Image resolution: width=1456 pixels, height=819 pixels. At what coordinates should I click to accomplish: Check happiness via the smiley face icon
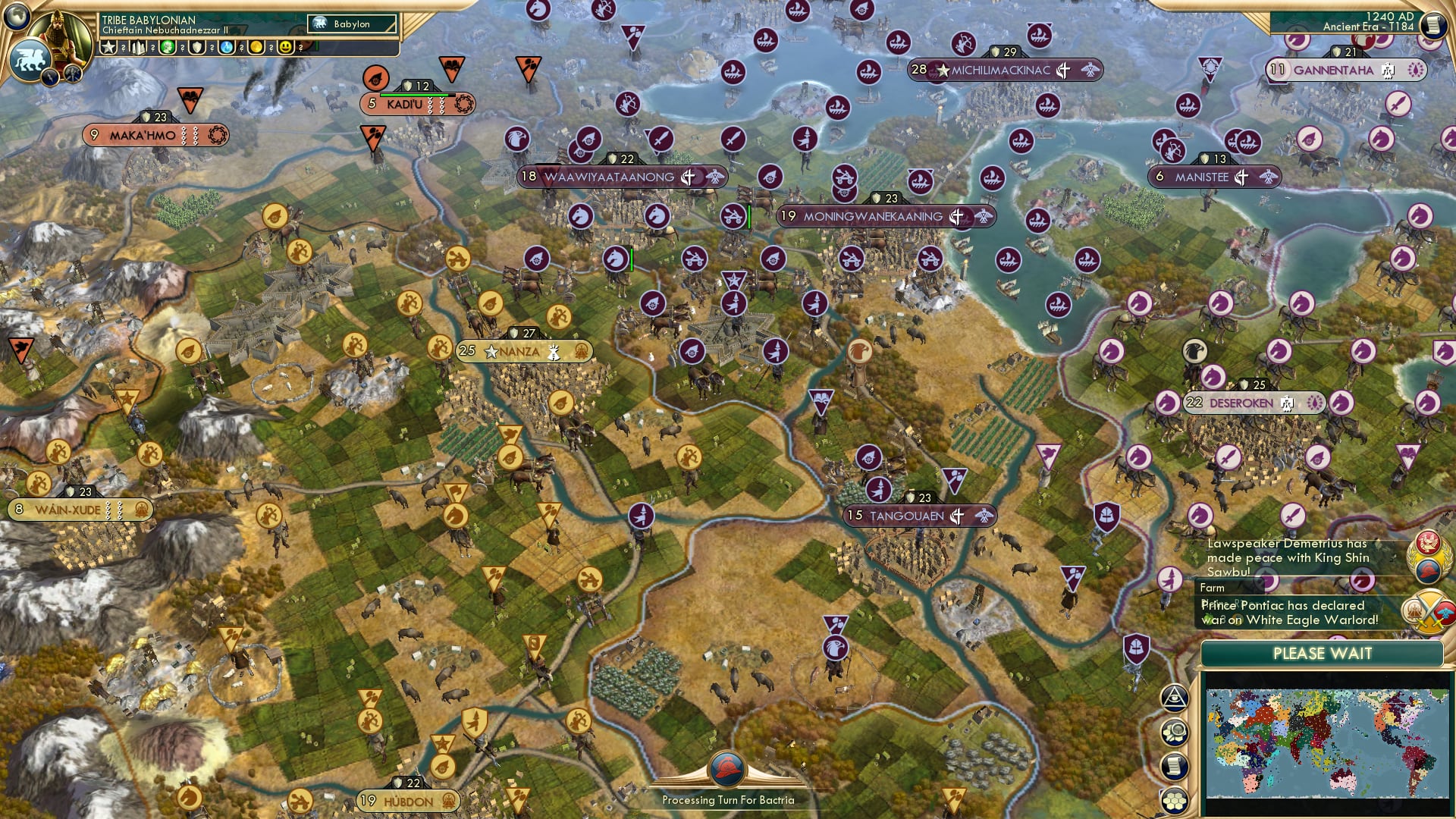coord(285,47)
